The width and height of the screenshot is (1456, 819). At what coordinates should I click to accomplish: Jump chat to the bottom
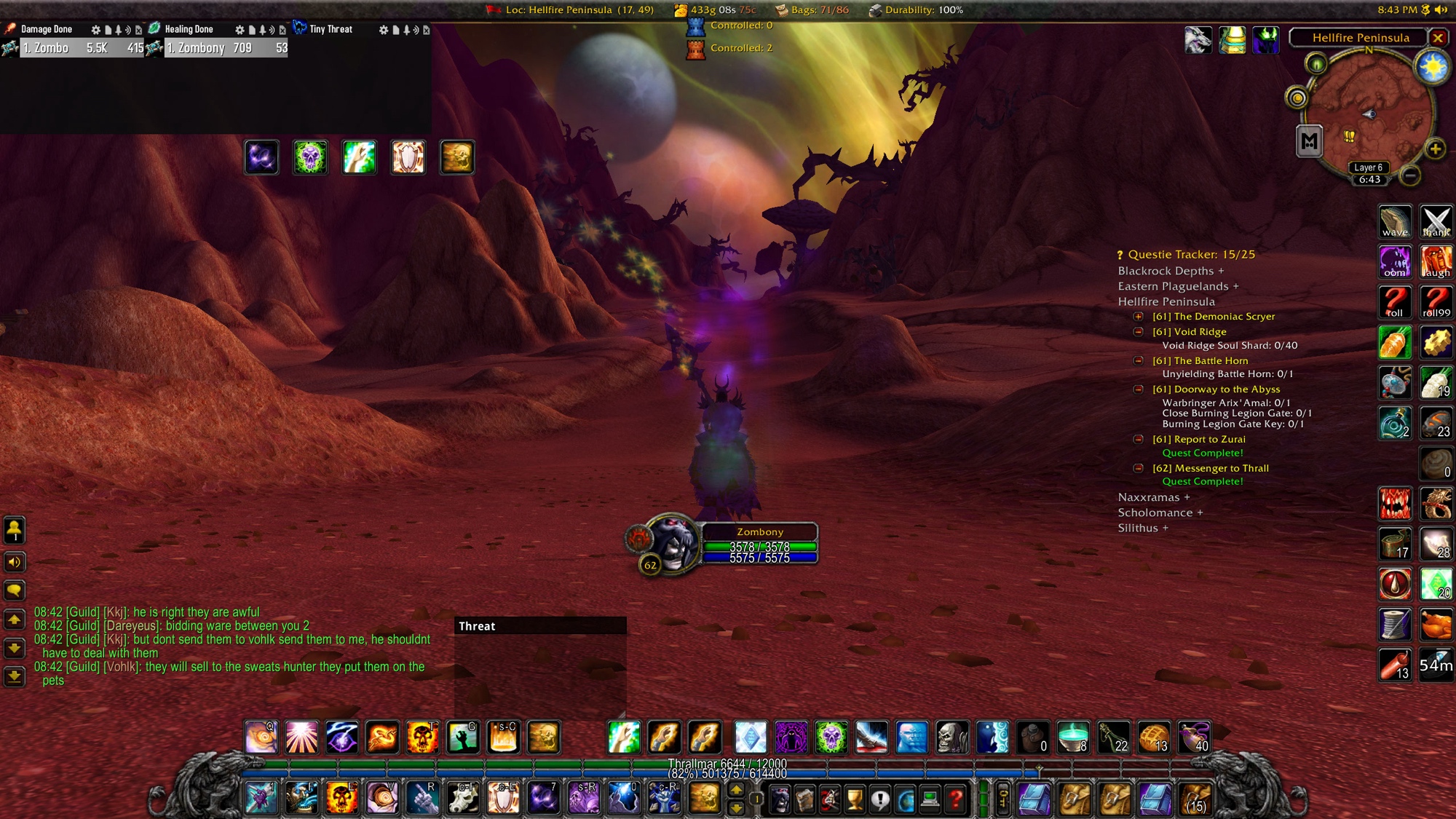[x=15, y=676]
